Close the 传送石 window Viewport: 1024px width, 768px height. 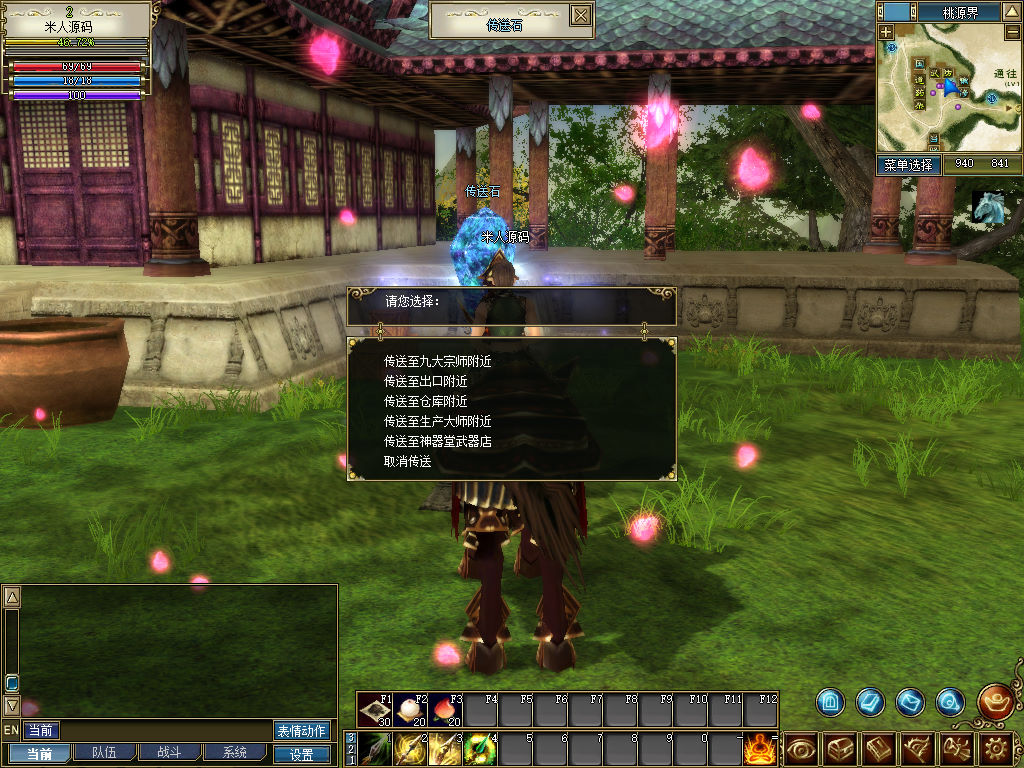pos(580,16)
